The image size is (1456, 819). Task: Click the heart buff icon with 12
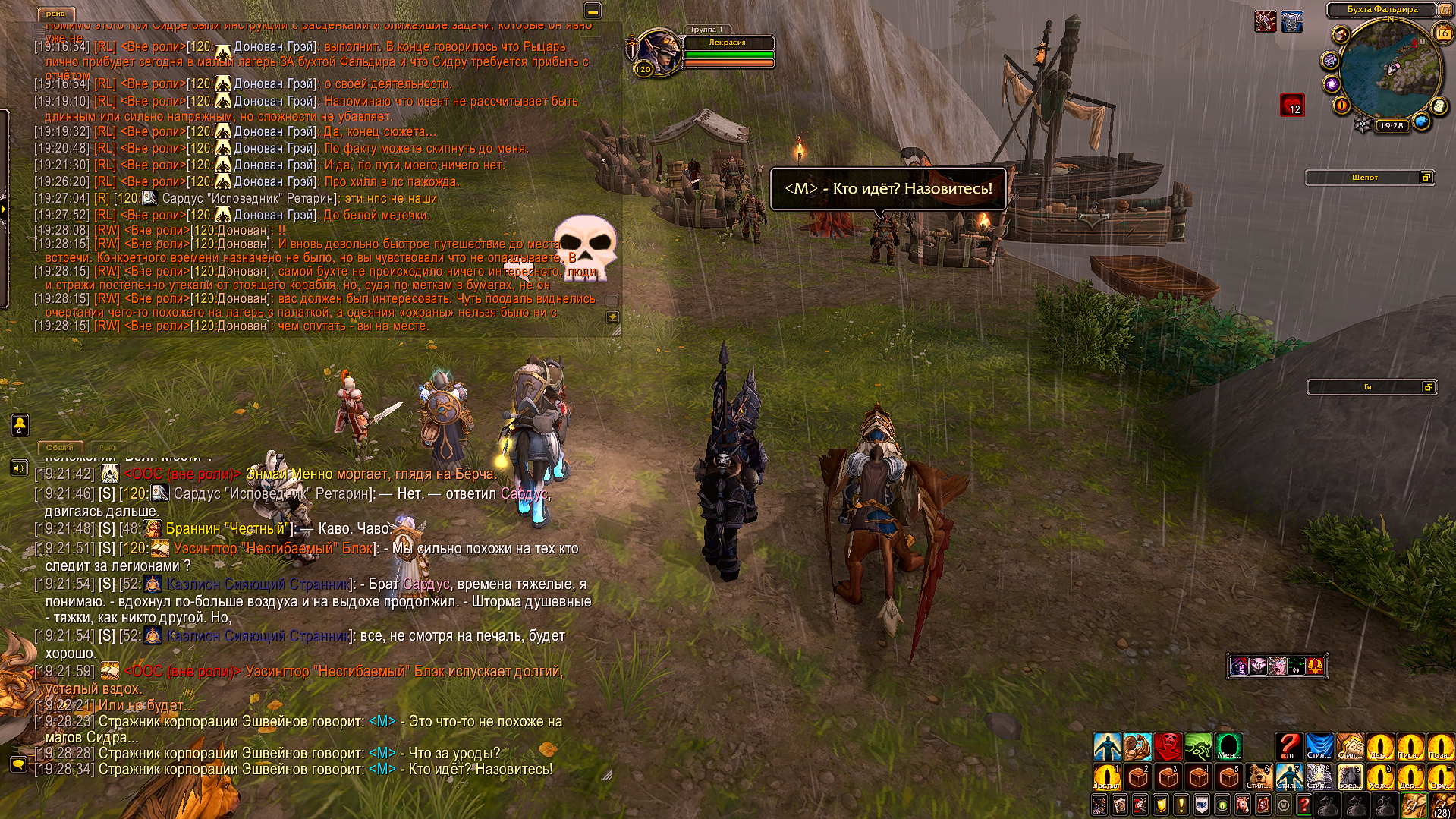pos(1292,105)
